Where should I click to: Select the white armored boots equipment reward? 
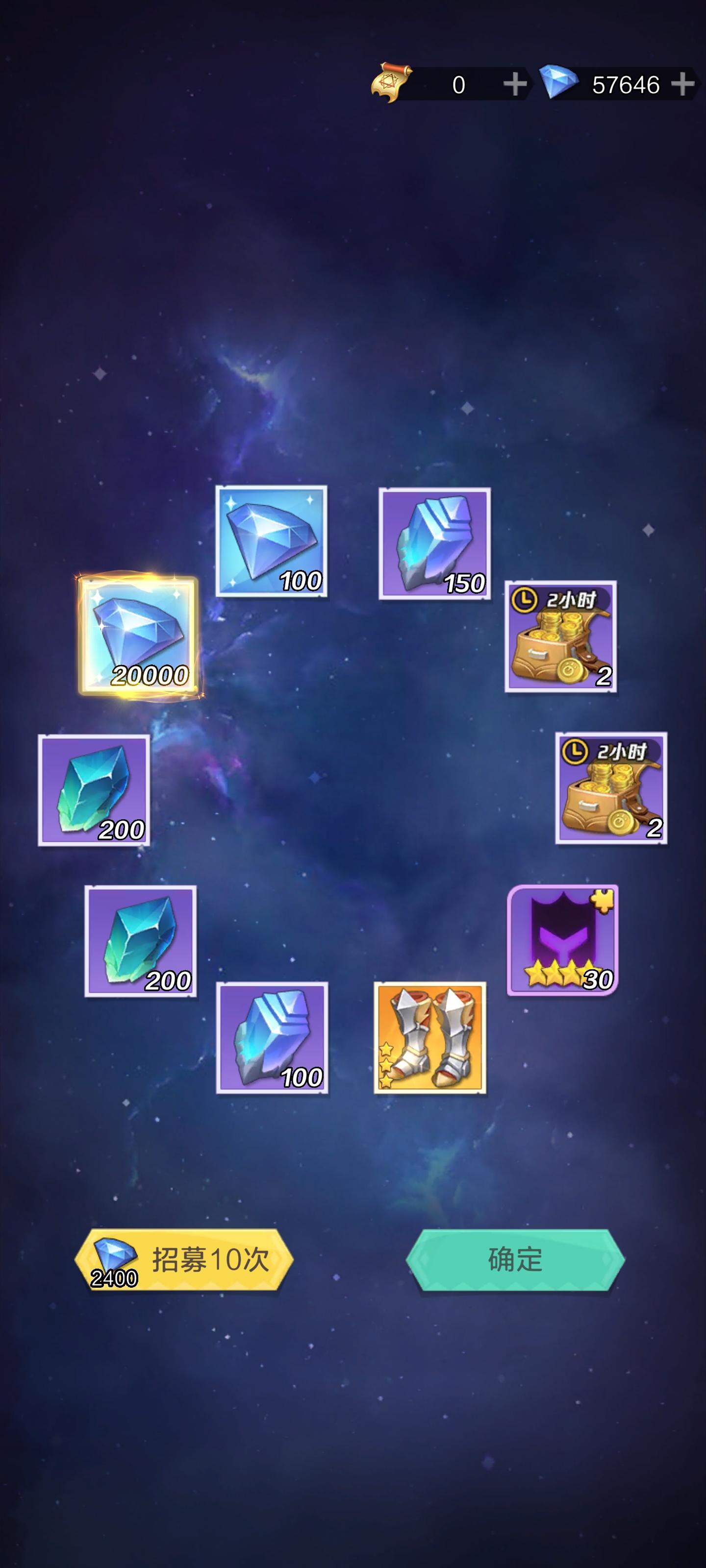pyautogui.click(x=428, y=1037)
